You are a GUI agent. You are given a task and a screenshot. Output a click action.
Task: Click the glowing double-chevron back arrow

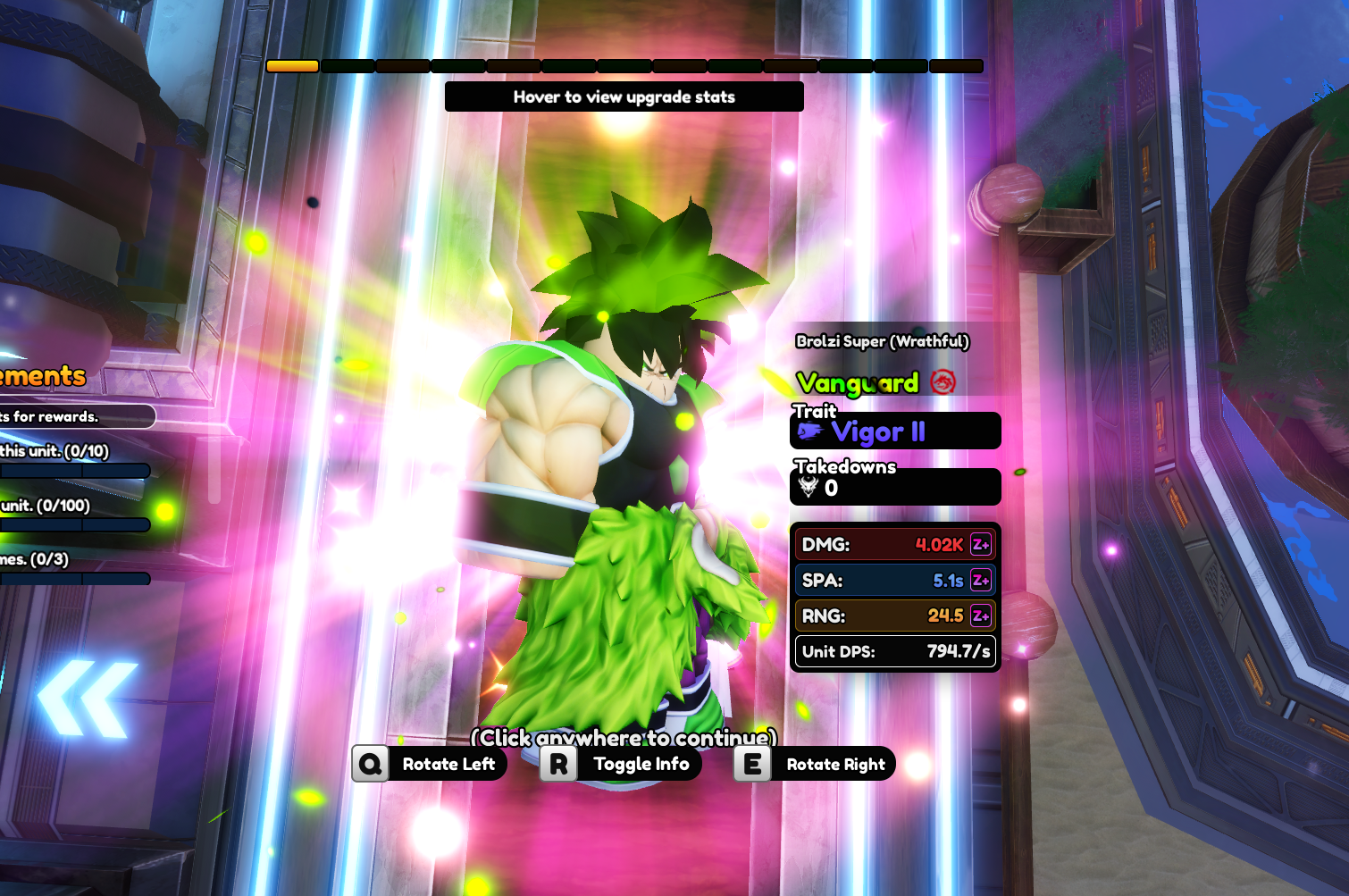click(x=87, y=699)
